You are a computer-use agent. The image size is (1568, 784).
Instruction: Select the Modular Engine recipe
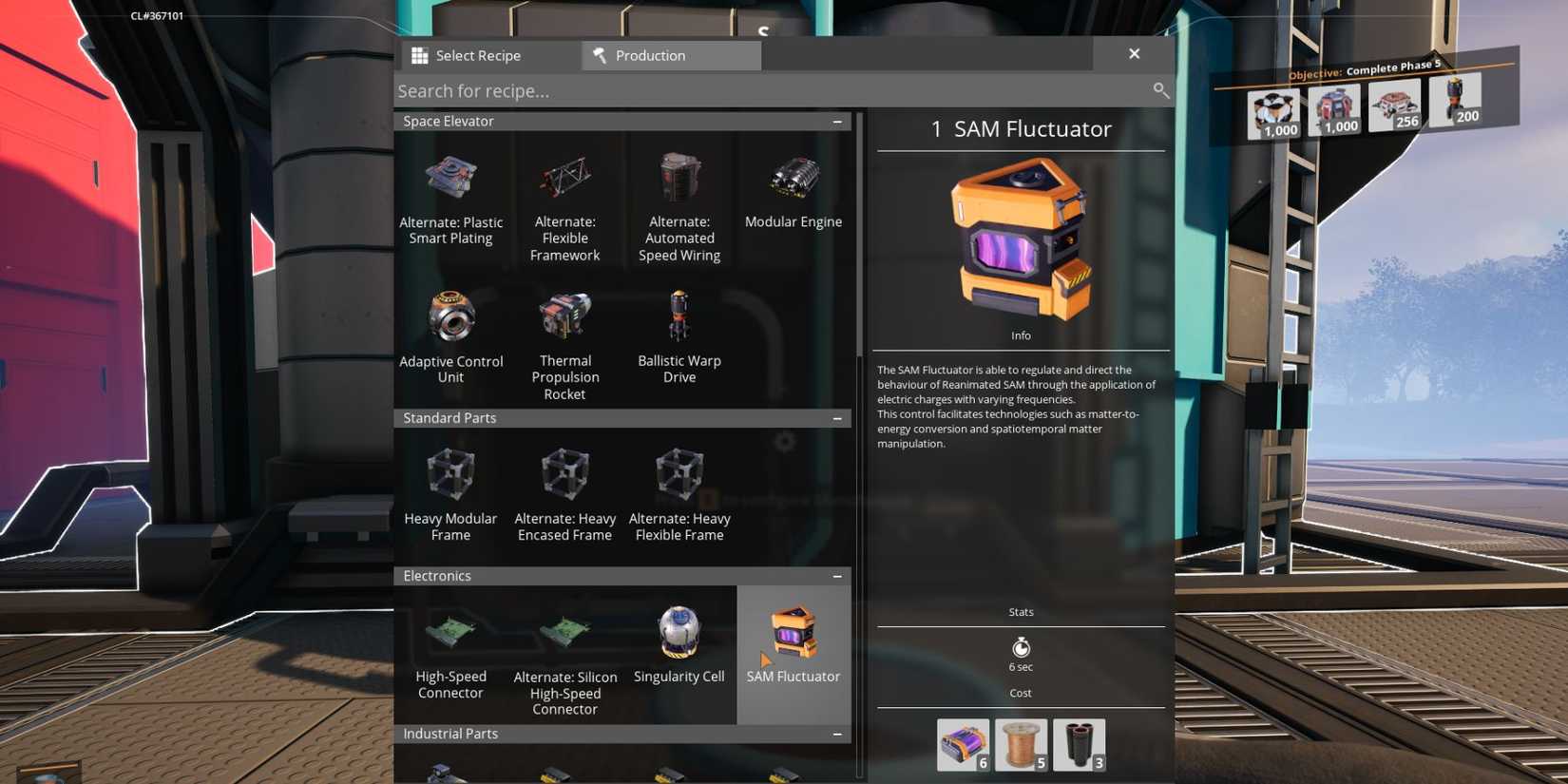794,190
